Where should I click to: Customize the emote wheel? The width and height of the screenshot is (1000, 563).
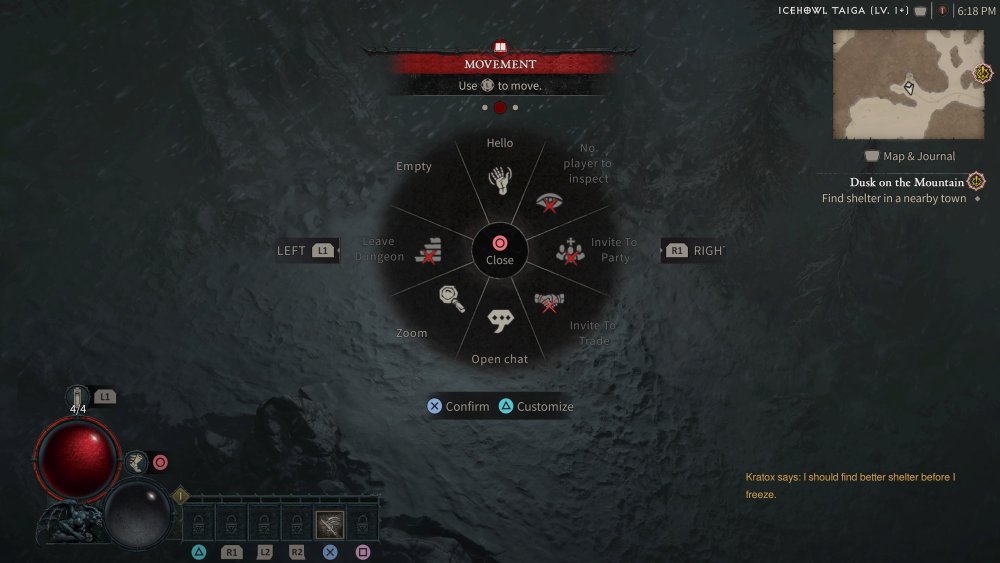(536, 407)
